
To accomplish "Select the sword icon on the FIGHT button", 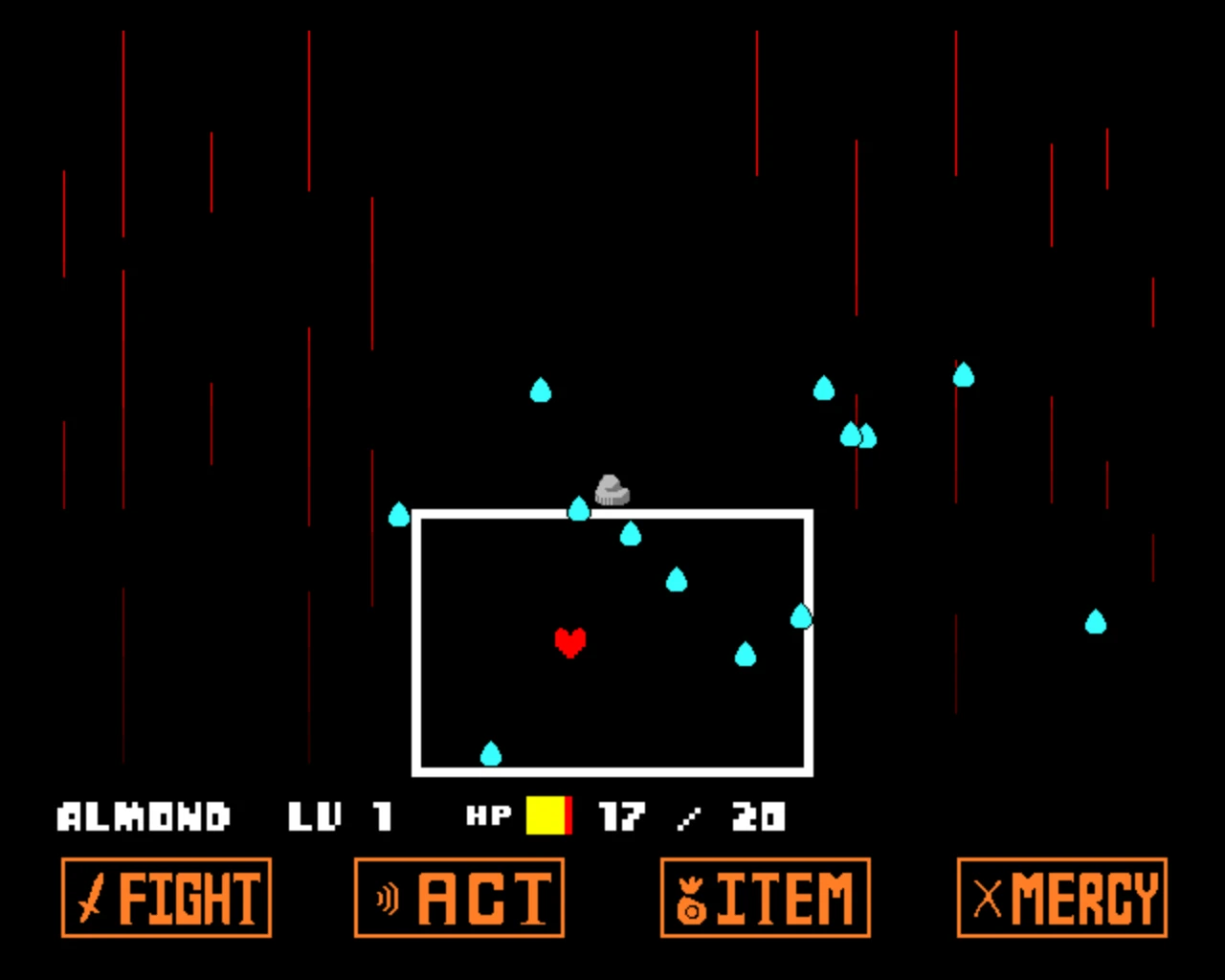I will 92,899.
